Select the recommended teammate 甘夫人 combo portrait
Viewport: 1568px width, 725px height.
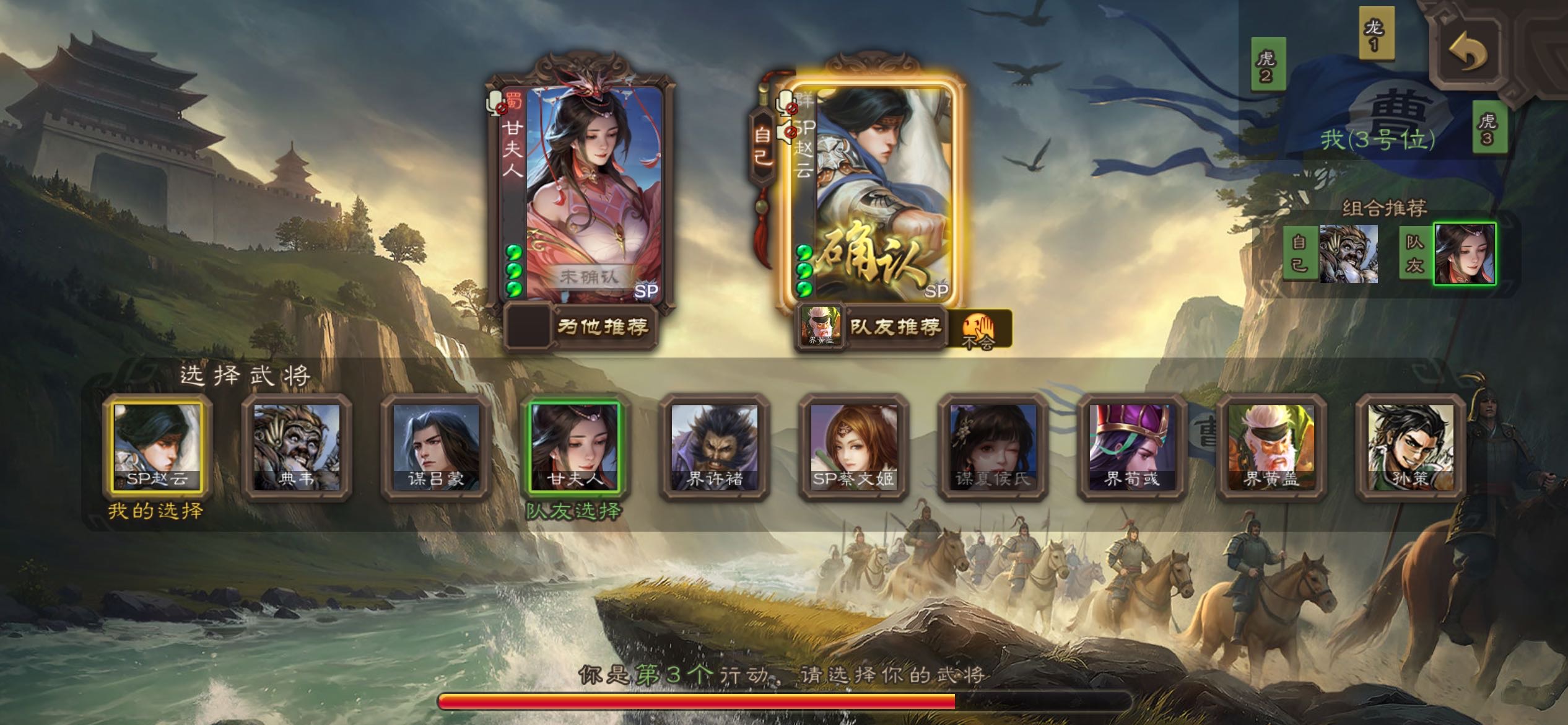tap(1465, 254)
